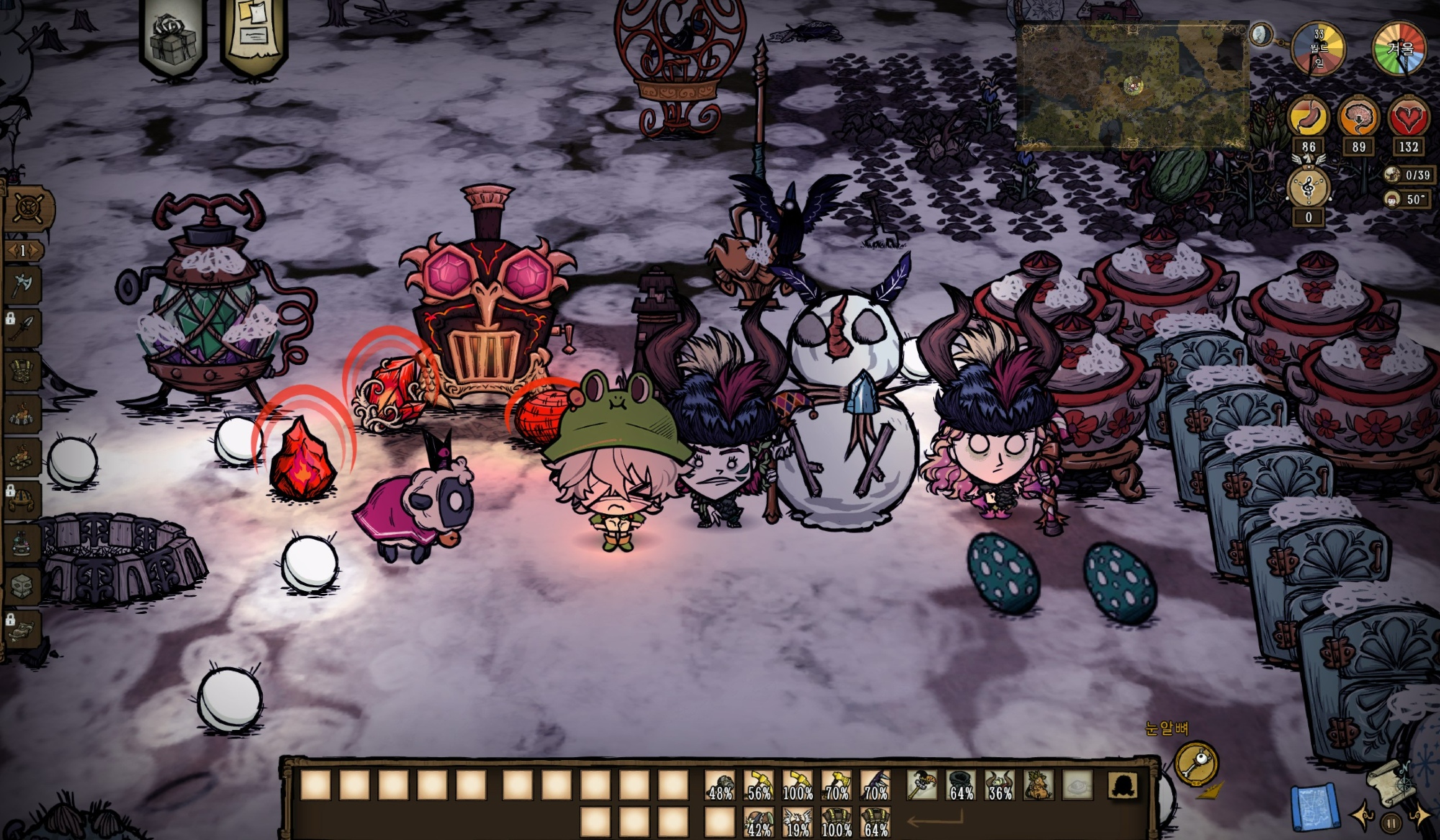Pause the game
The height and width of the screenshot is (840, 1440).
1391,822
